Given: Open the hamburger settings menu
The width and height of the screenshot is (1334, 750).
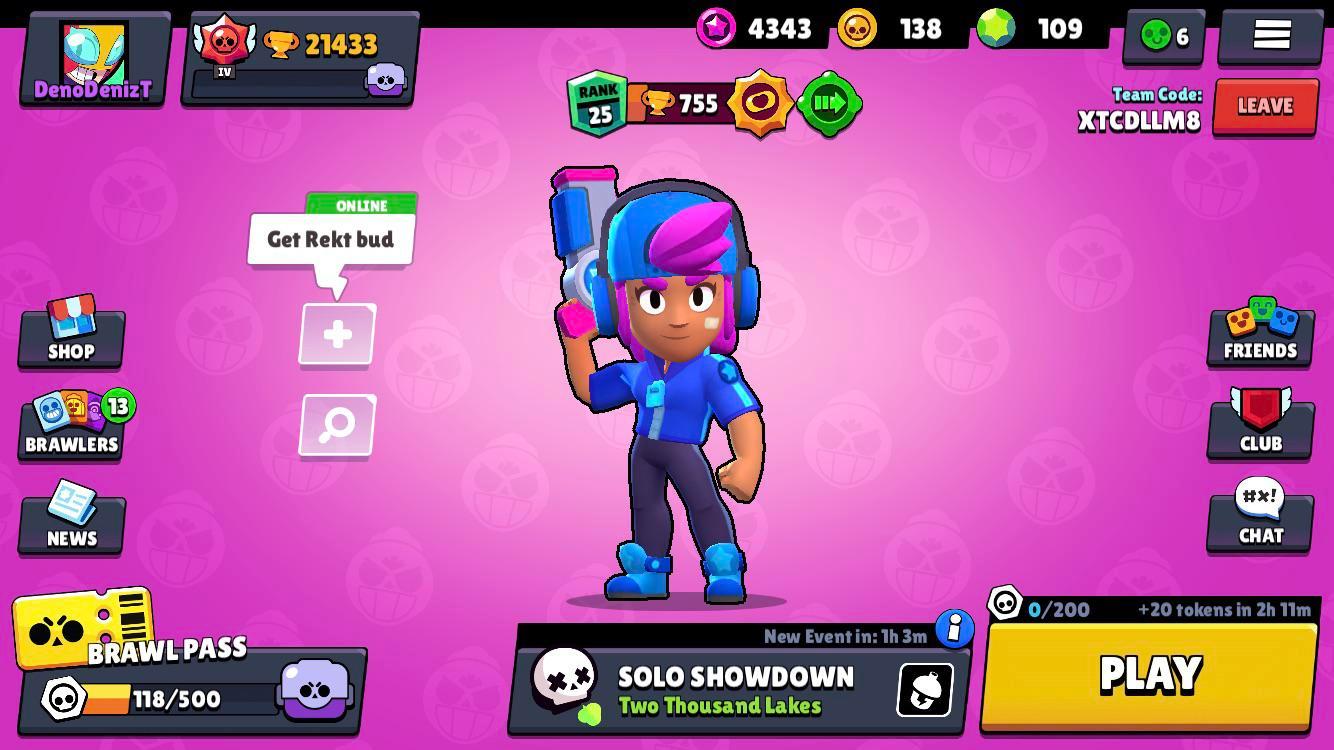Looking at the screenshot, I should [x=1270, y=35].
